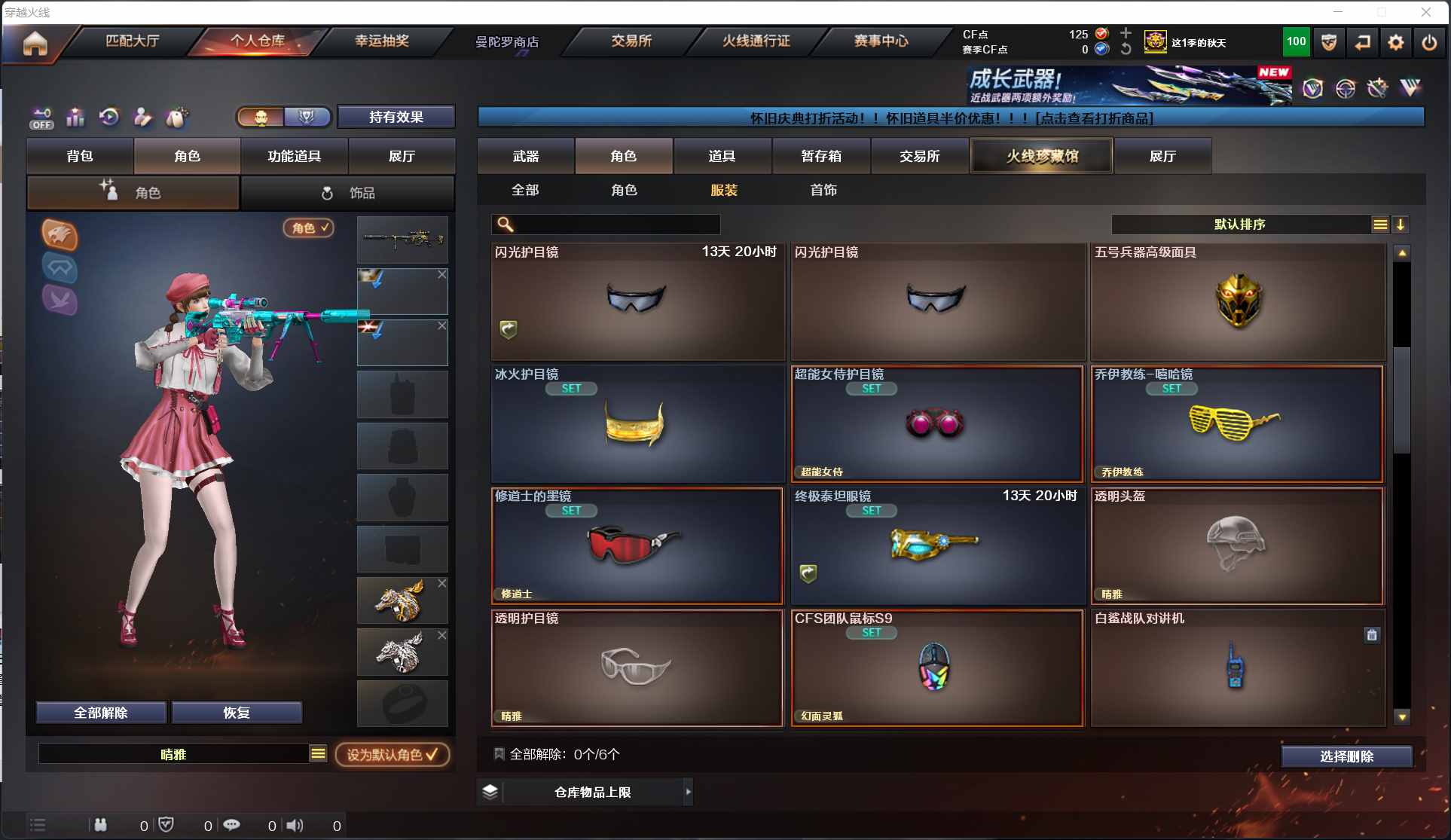Choose the 修道士的墨镜 red glasses
This screenshot has height=840, width=1451.
point(637,545)
